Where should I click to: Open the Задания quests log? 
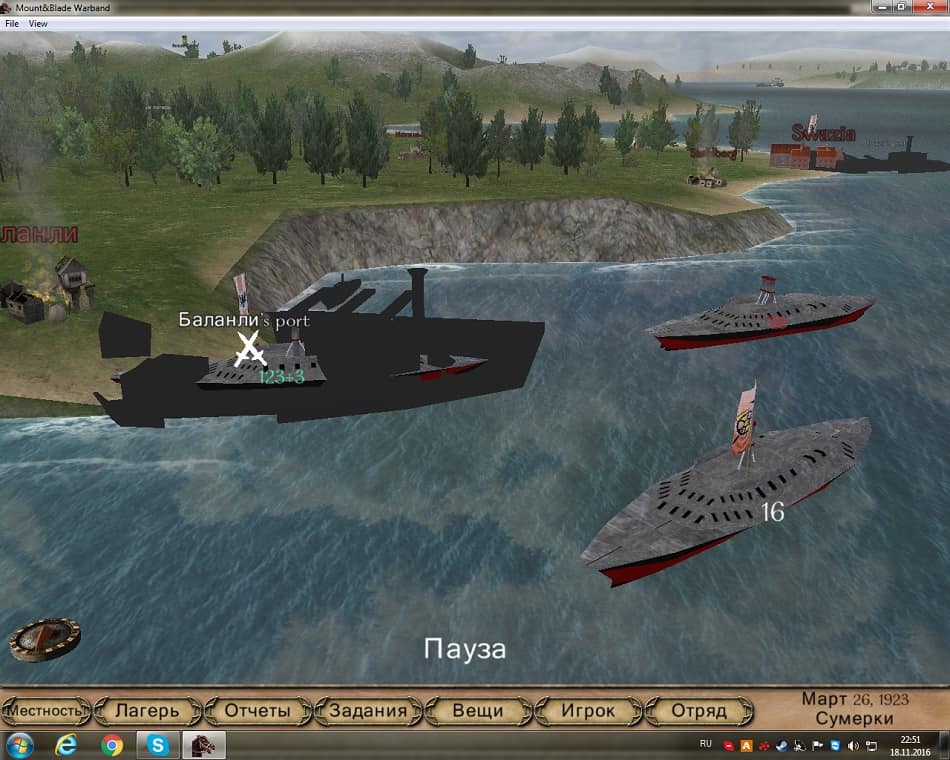pyautogui.click(x=367, y=711)
